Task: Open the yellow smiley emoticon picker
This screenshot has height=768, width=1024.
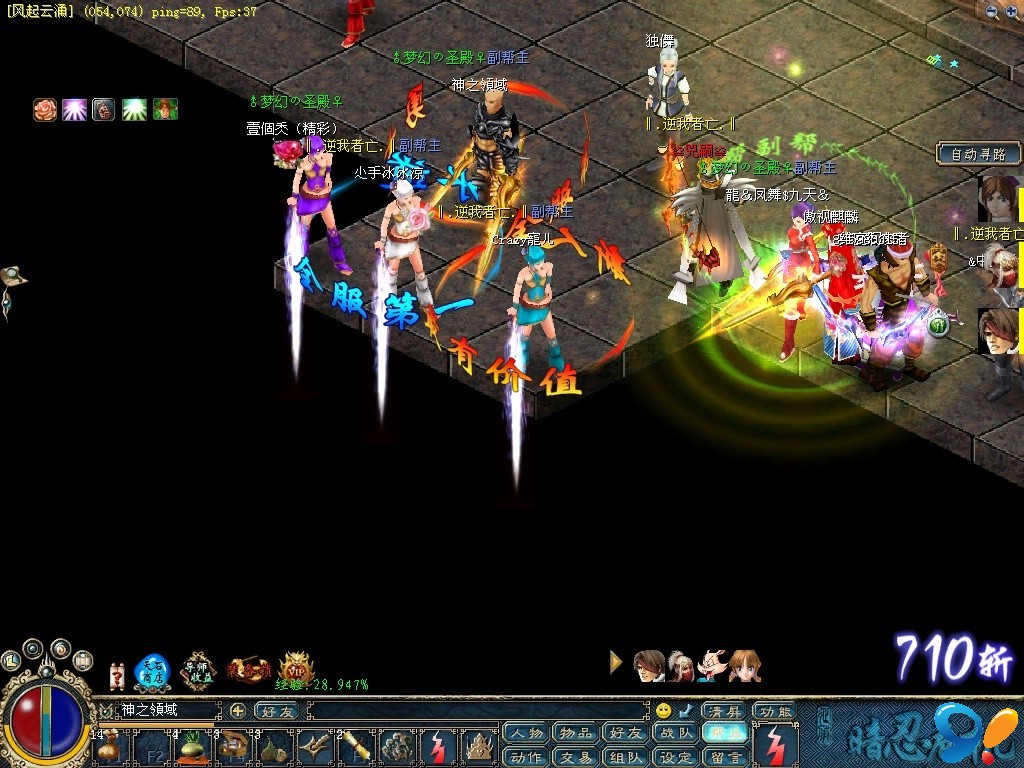Action: point(663,711)
